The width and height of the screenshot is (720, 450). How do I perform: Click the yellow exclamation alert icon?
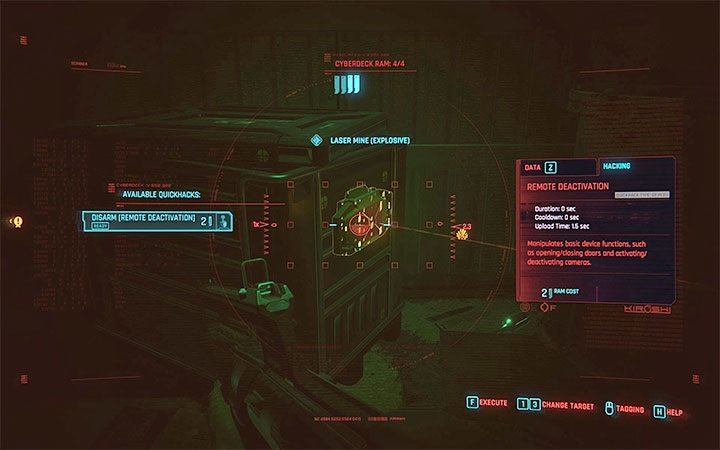pos(18,221)
